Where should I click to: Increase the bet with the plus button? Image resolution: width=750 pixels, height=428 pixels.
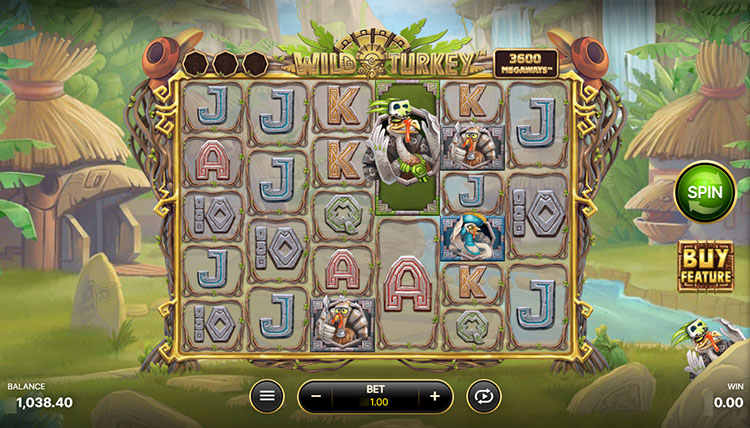coord(435,396)
